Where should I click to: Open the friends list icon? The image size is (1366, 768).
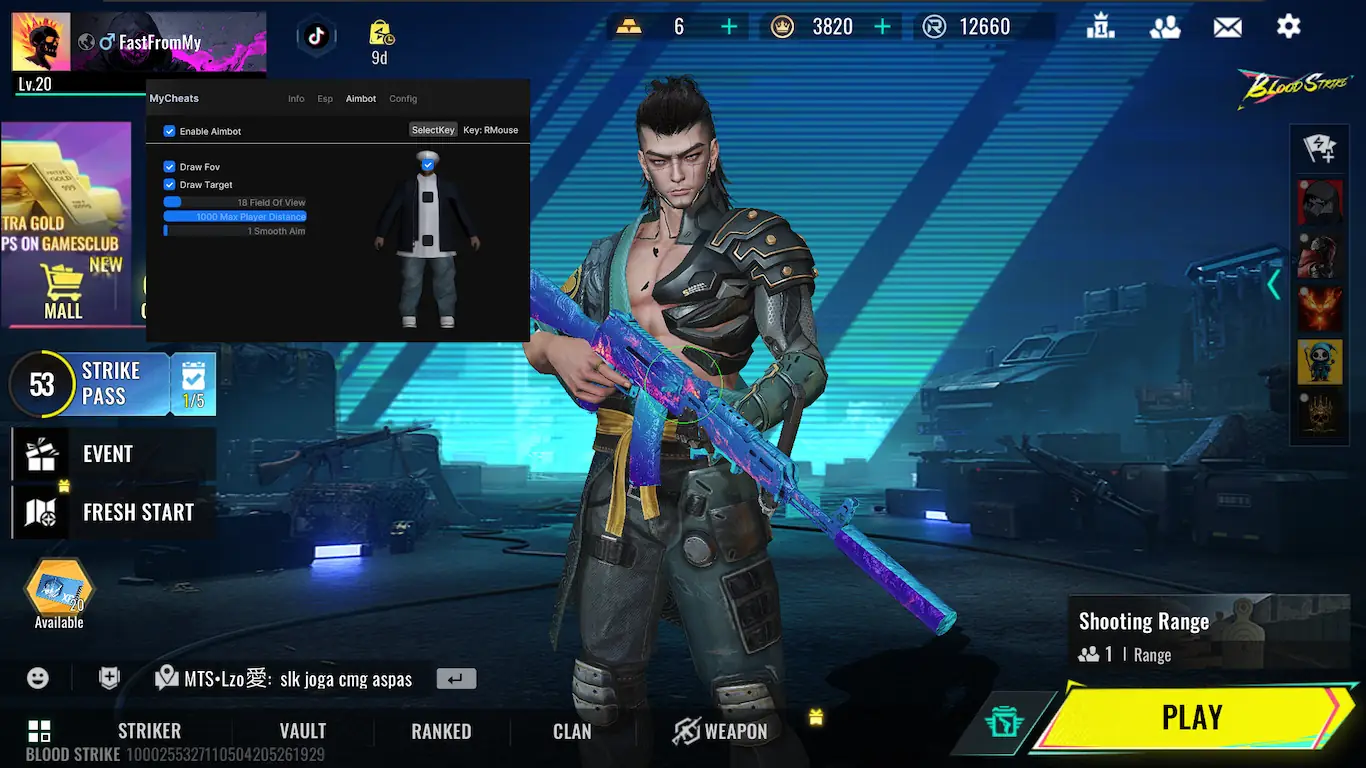click(1165, 27)
